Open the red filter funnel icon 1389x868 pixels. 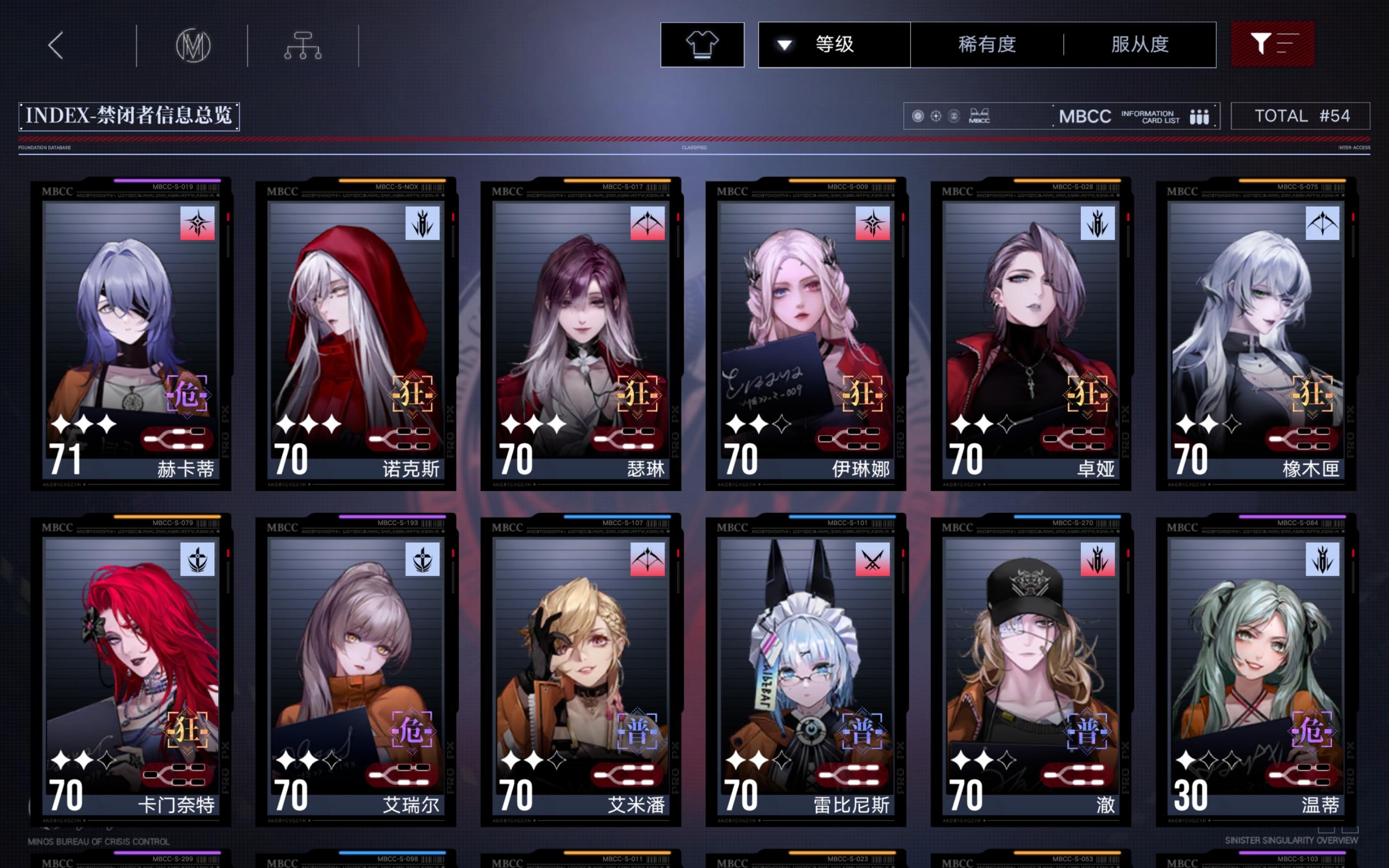tap(1272, 45)
